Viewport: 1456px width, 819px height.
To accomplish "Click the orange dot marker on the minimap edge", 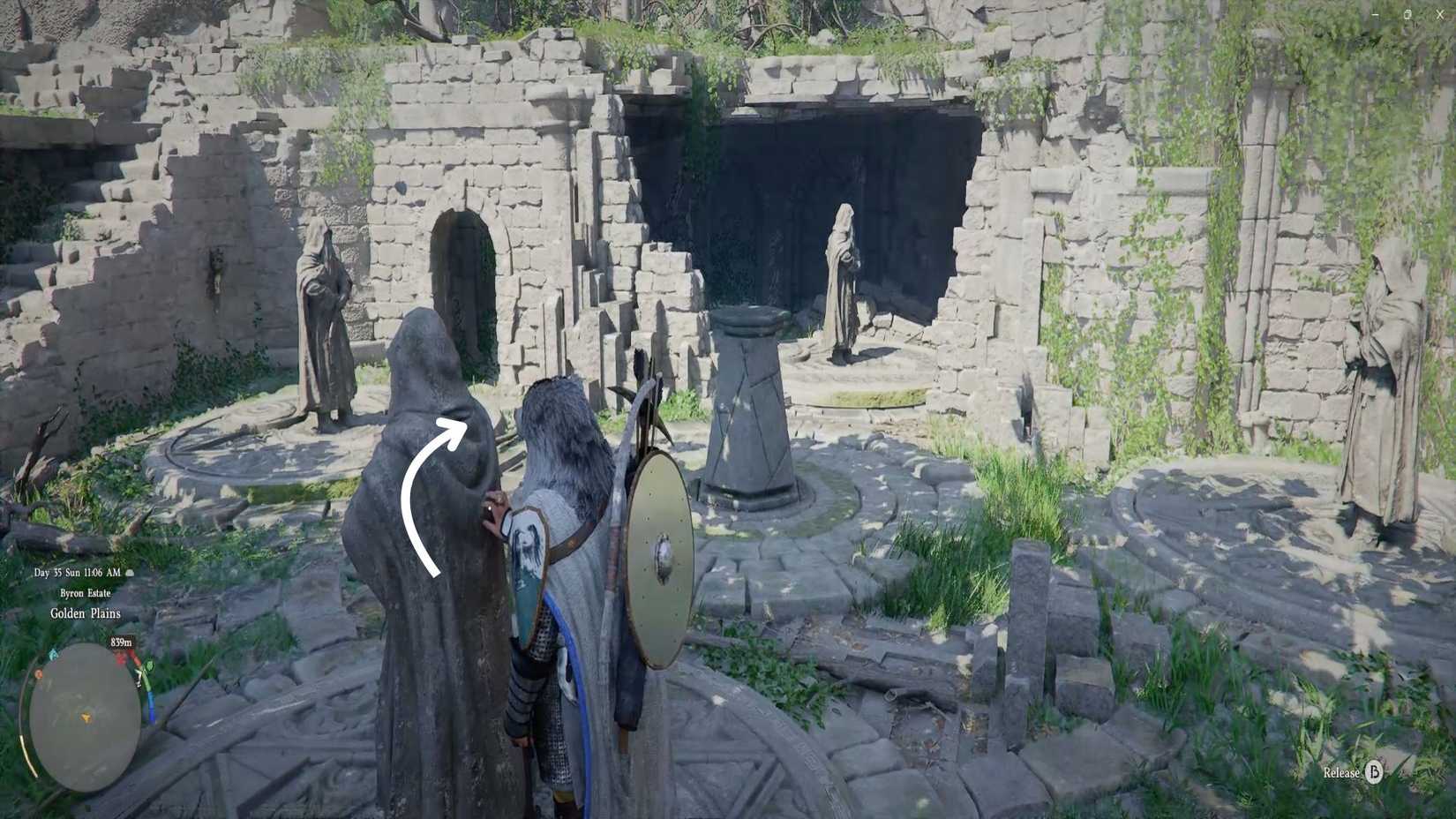I will [38, 674].
